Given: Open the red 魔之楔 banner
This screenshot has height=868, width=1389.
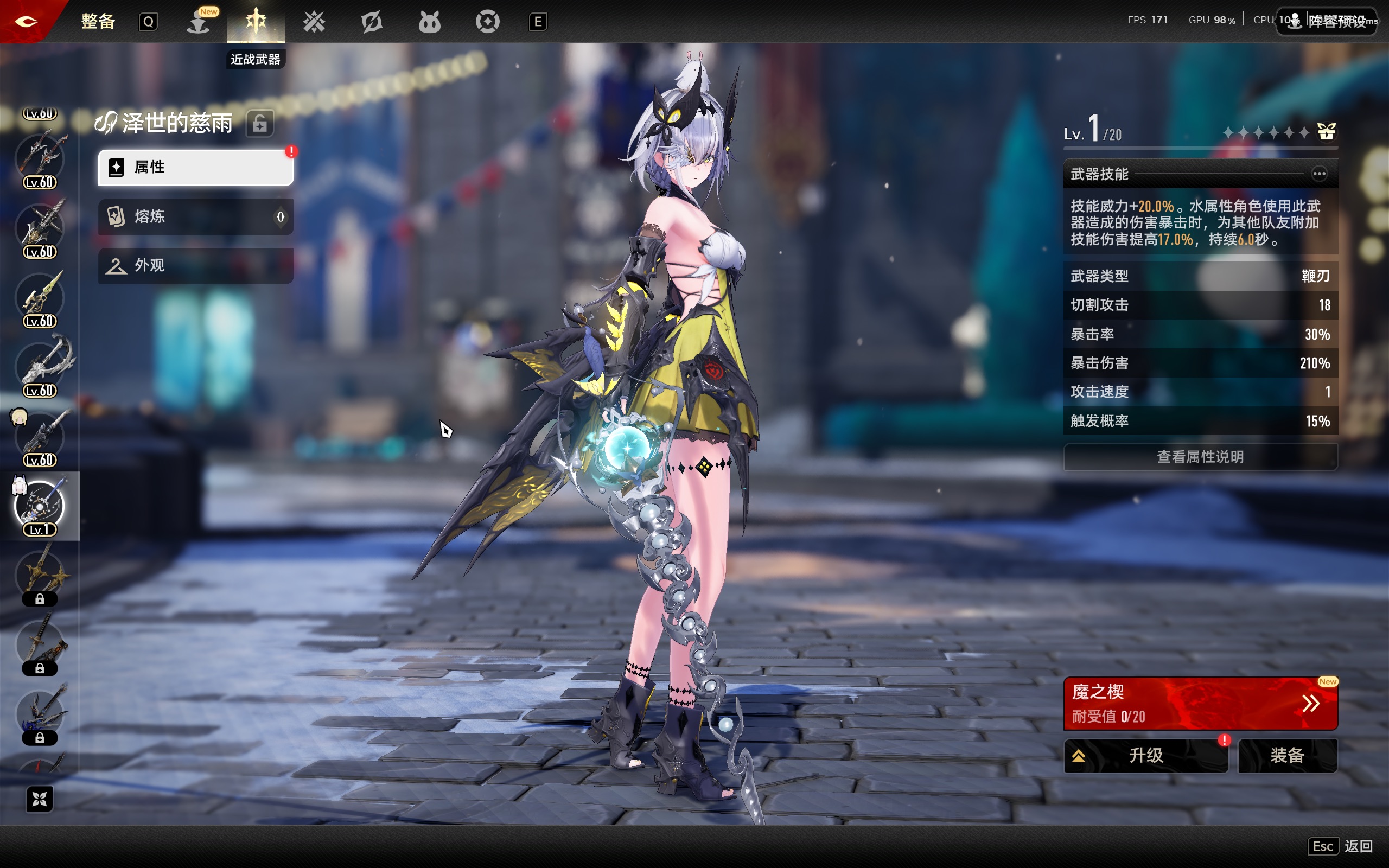Looking at the screenshot, I should pyautogui.click(x=1200, y=704).
